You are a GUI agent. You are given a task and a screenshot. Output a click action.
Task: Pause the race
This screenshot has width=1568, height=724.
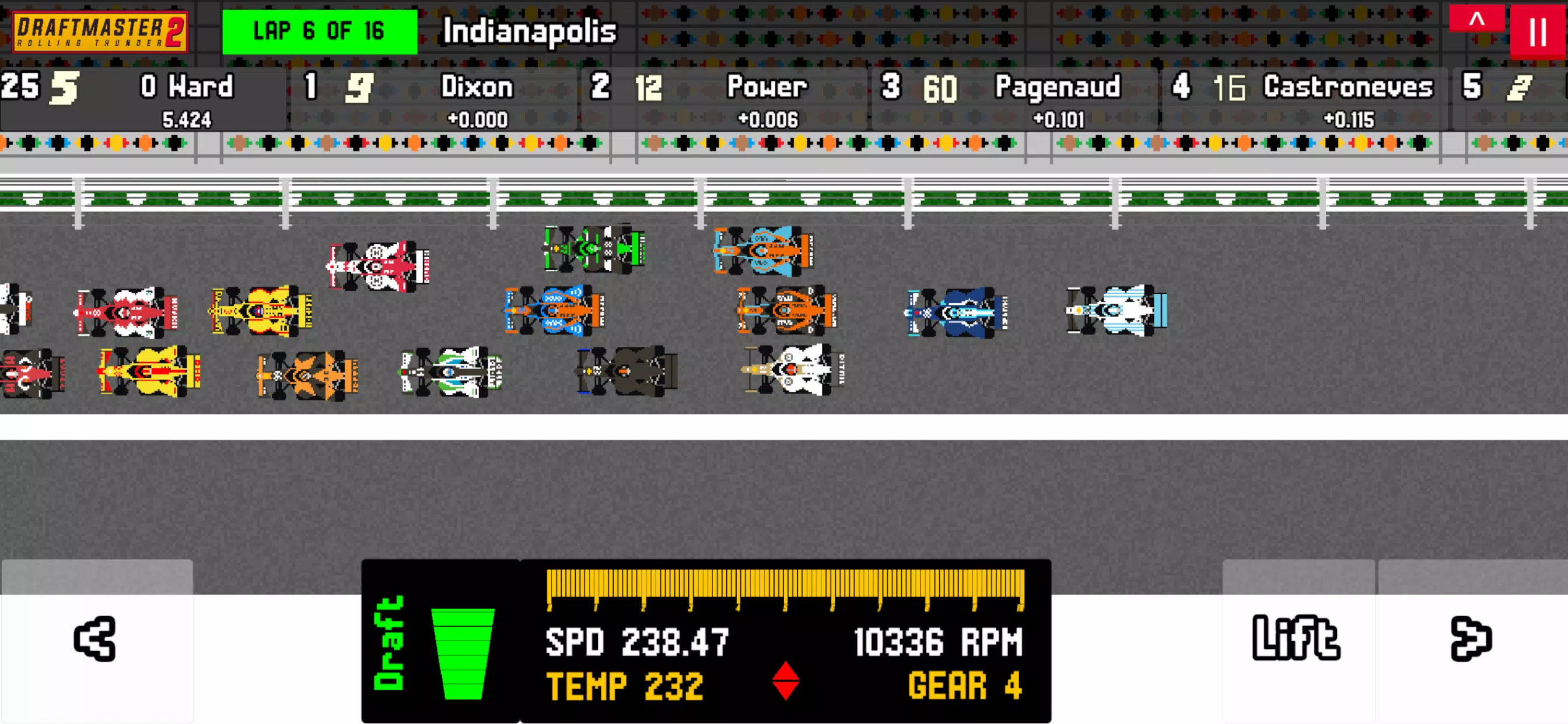(1538, 31)
